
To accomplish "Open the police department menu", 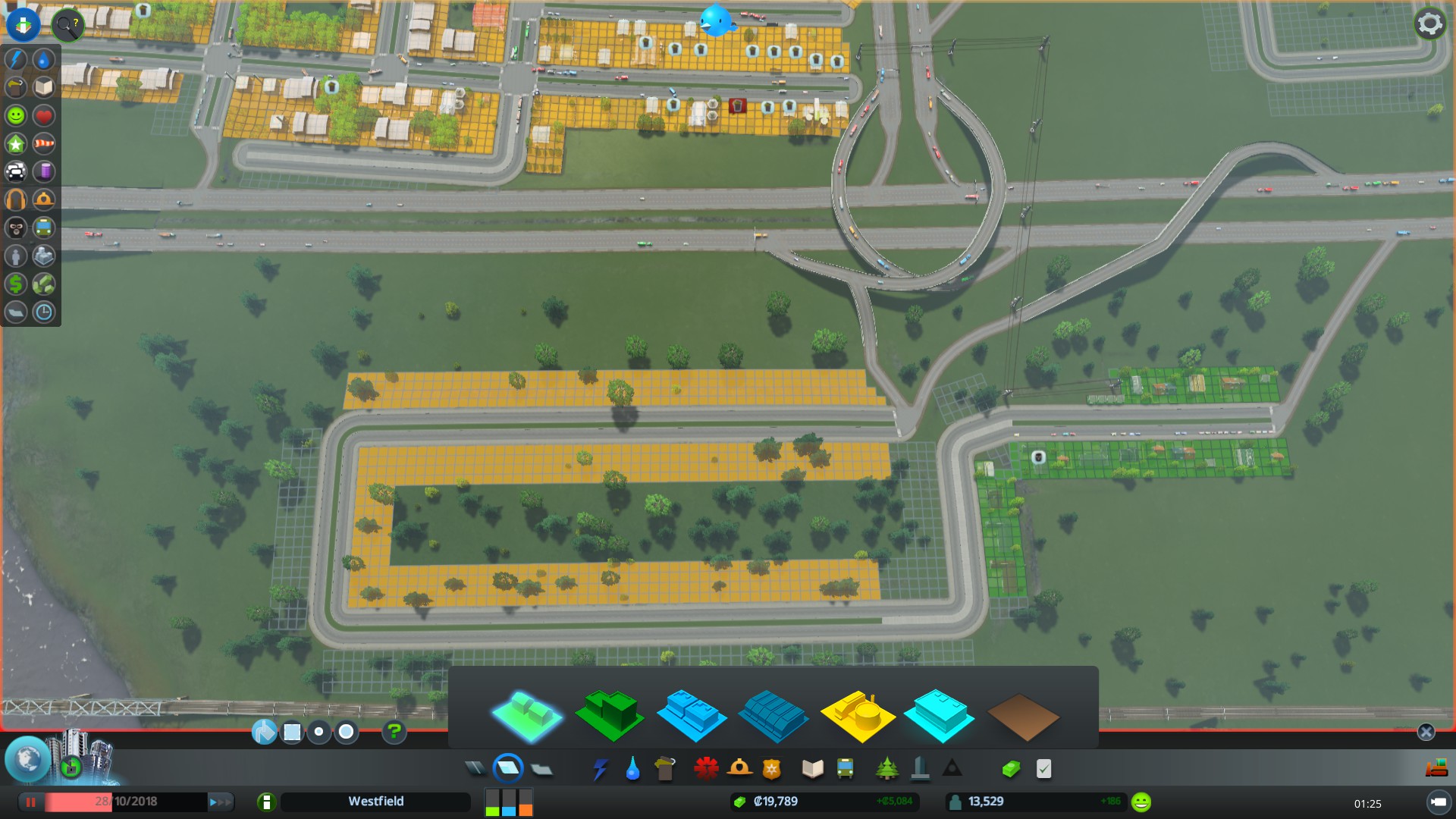I will point(773,768).
